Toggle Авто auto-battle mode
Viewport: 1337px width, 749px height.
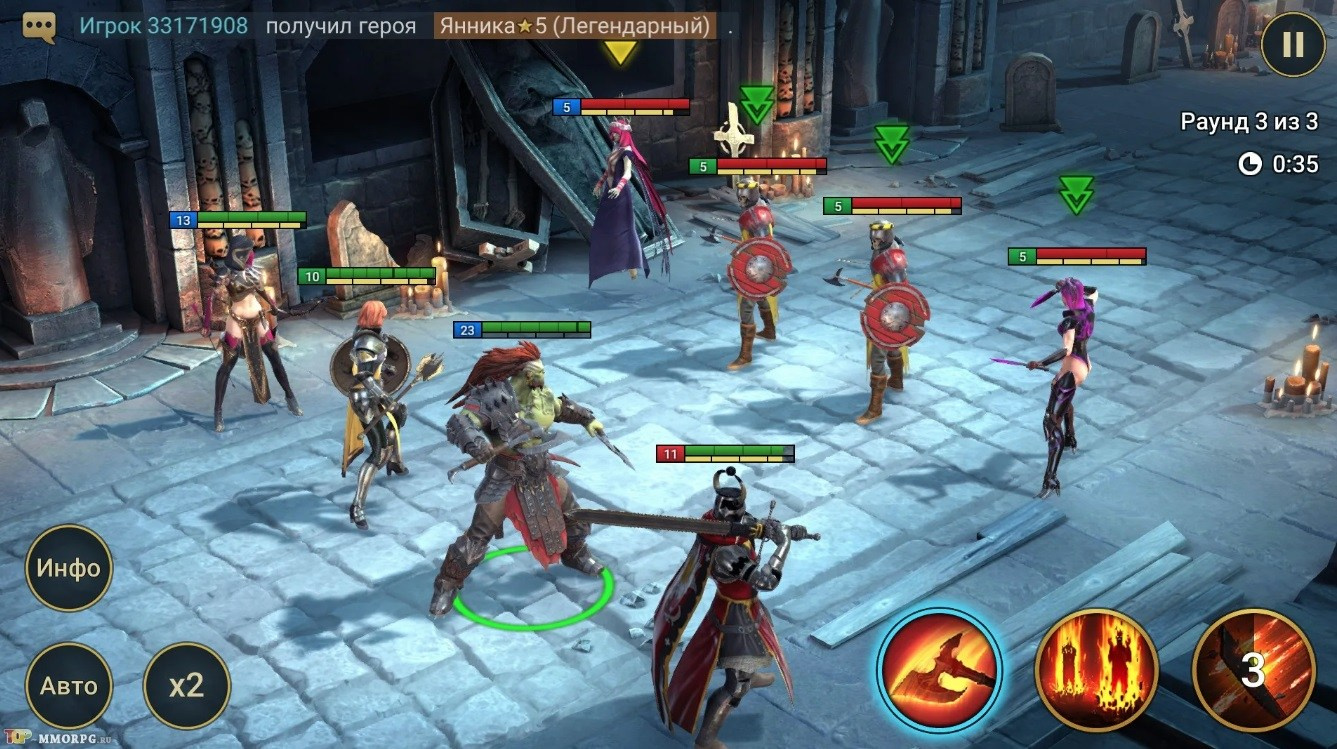[x=69, y=686]
